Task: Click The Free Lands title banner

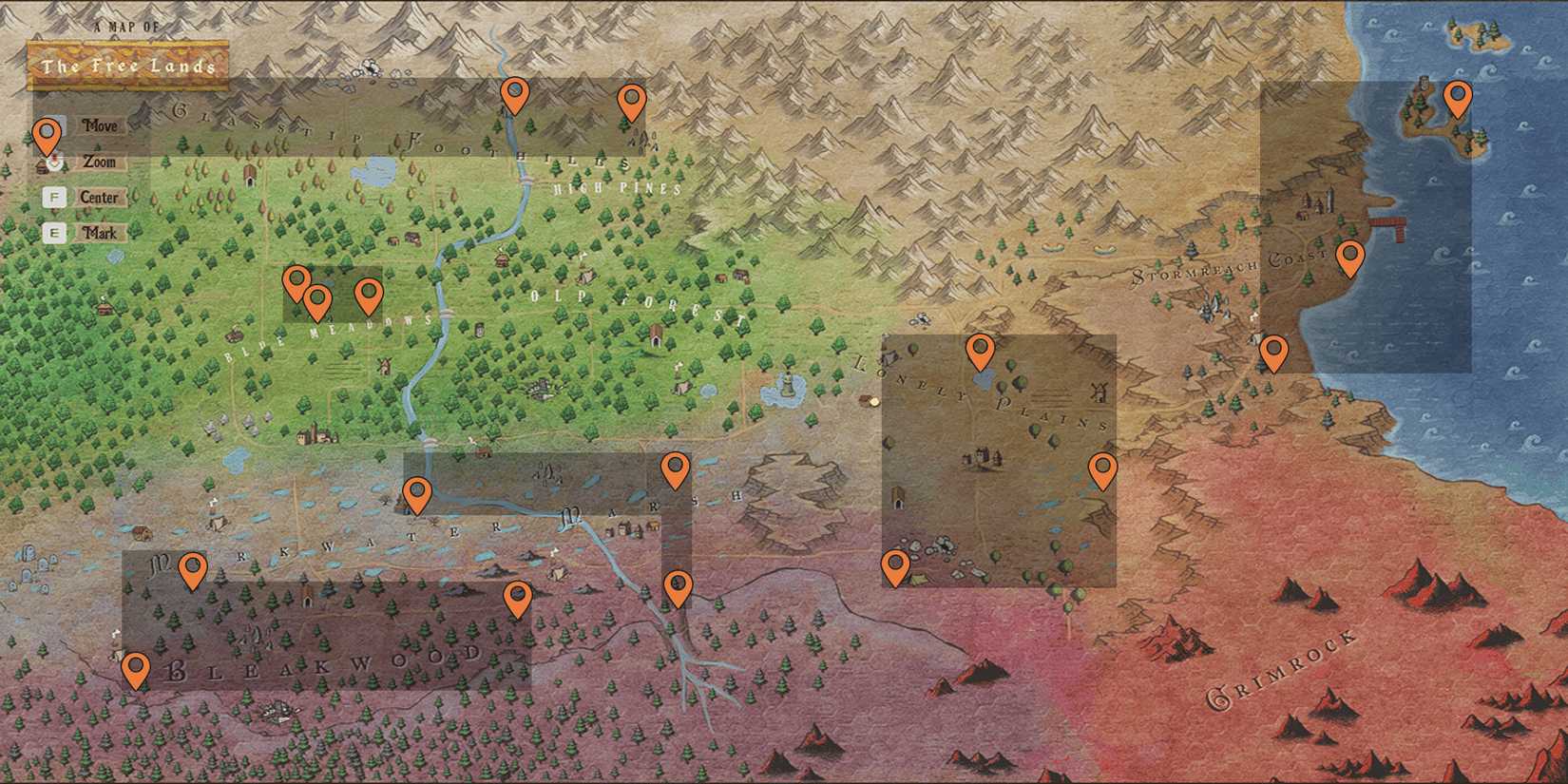Action: (128, 67)
